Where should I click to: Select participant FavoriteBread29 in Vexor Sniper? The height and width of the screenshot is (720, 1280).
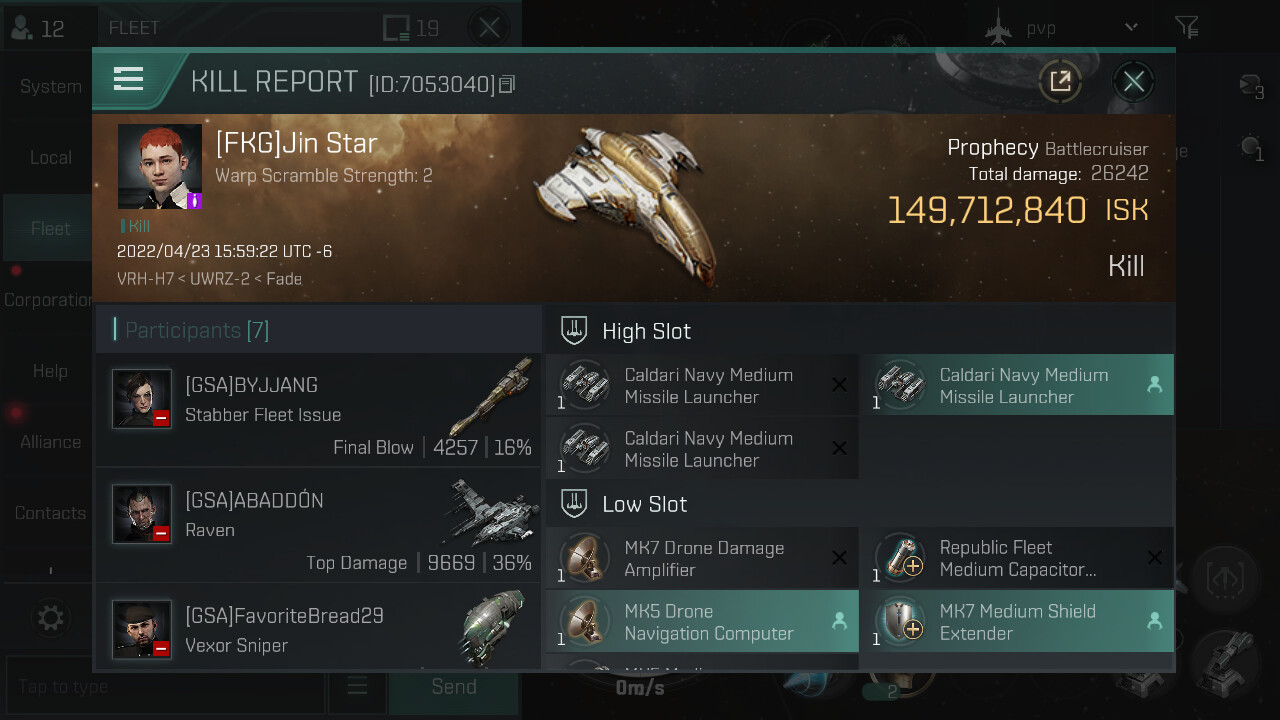[318, 628]
